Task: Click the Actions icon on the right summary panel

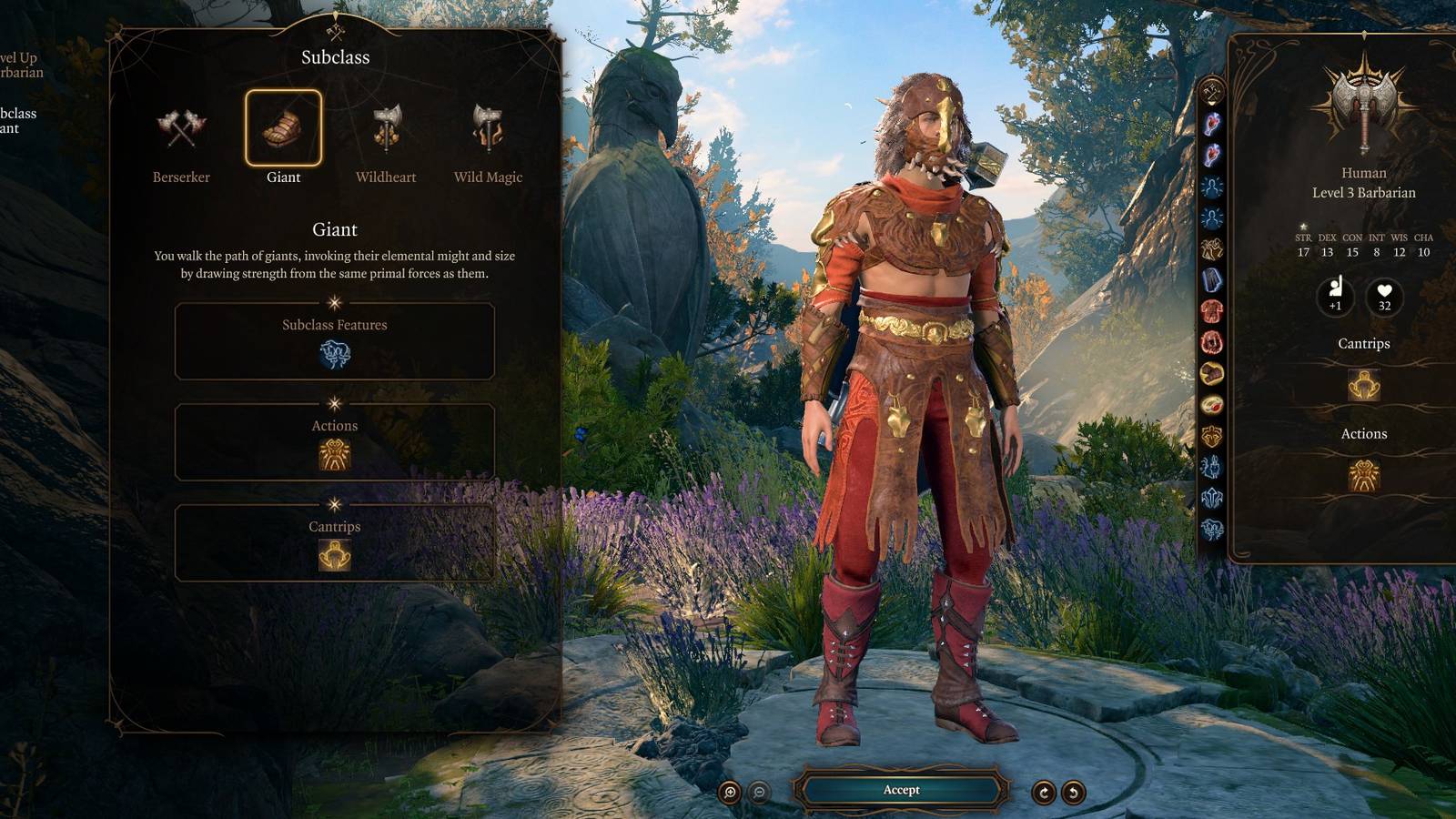Action: (x=1363, y=476)
